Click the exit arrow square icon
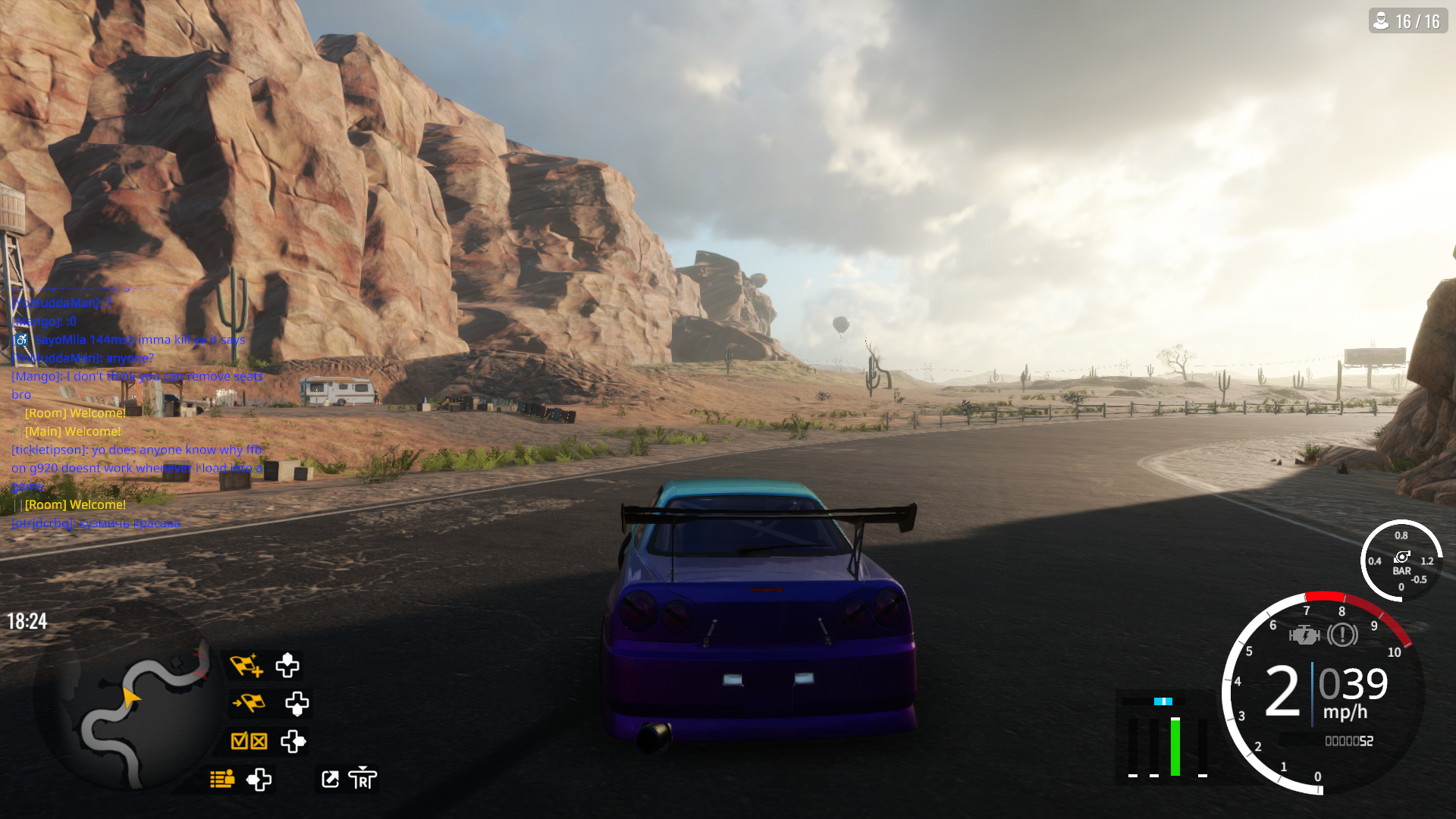 tap(331, 779)
